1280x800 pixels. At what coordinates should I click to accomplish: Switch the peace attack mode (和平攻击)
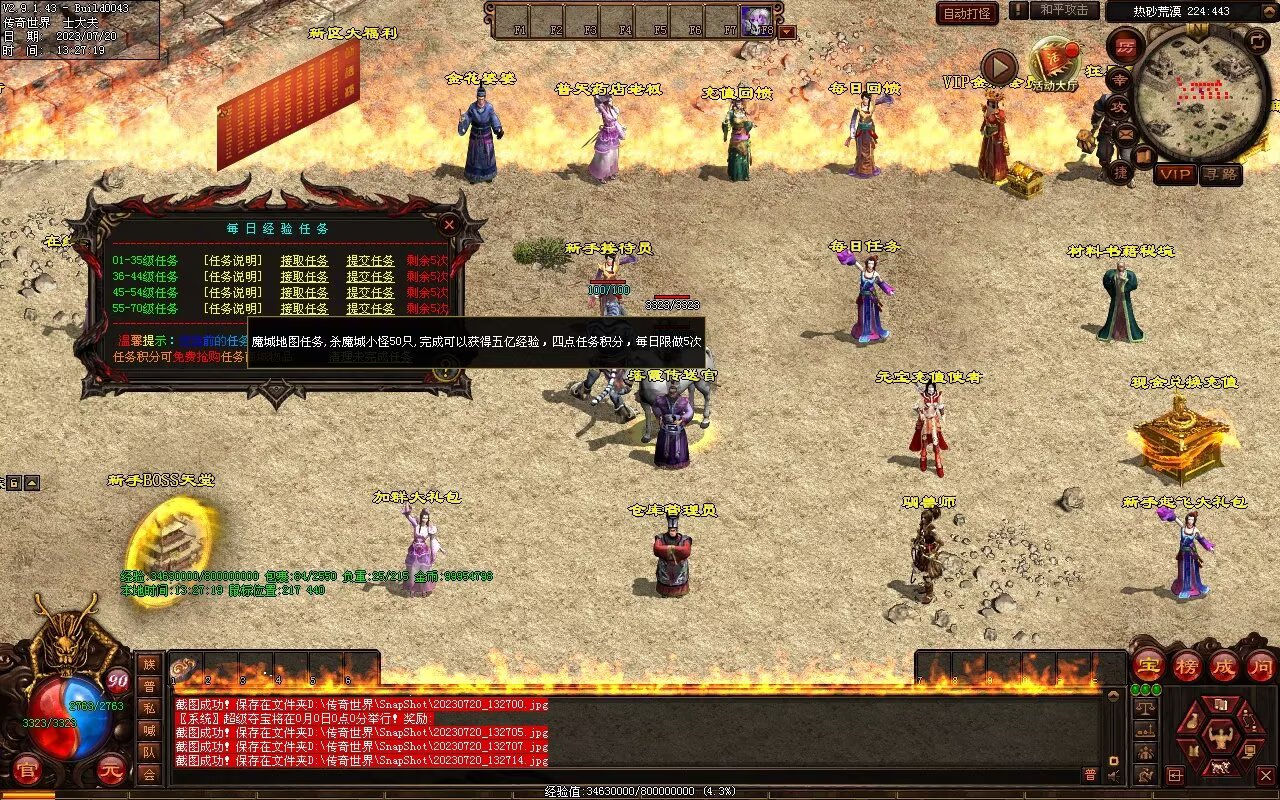(x=1064, y=10)
